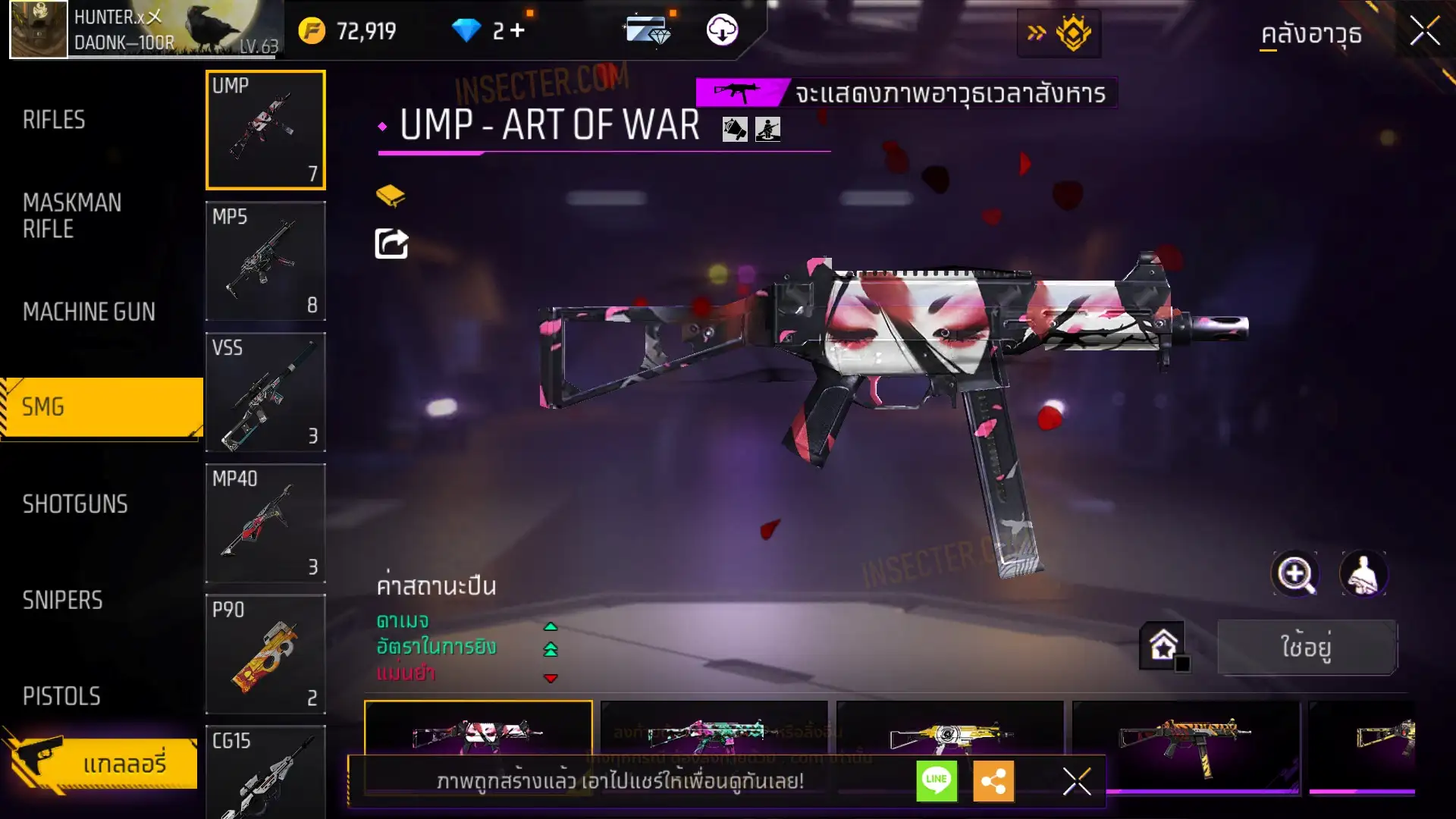Add diamonds with the plus button
1456x819 pixels.
pyautogui.click(x=518, y=30)
